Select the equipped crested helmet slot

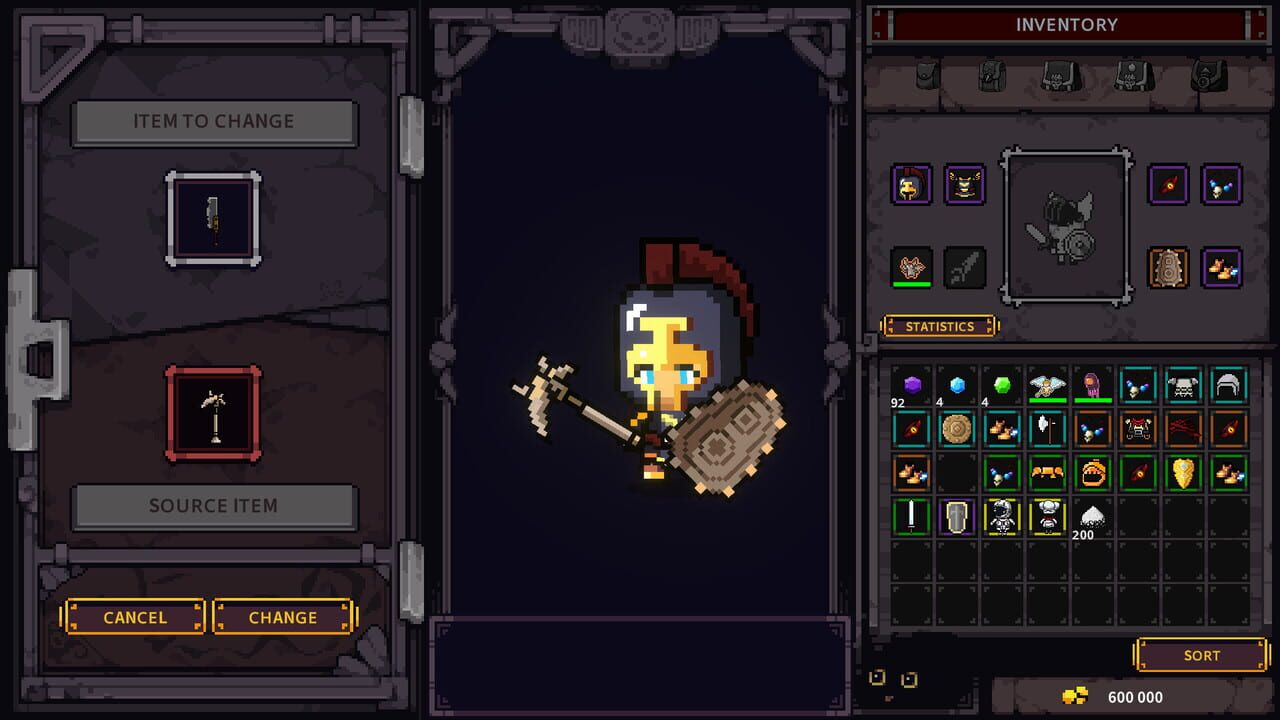911,184
